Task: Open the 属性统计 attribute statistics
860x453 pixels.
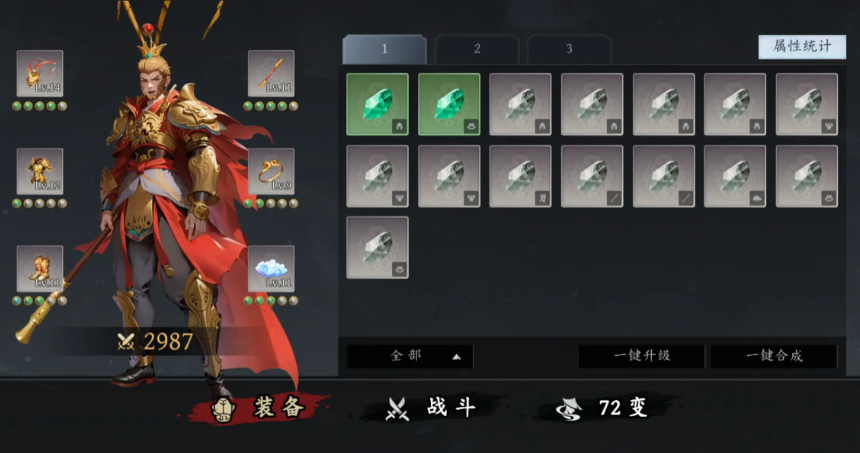Action: pyautogui.click(x=801, y=47)
